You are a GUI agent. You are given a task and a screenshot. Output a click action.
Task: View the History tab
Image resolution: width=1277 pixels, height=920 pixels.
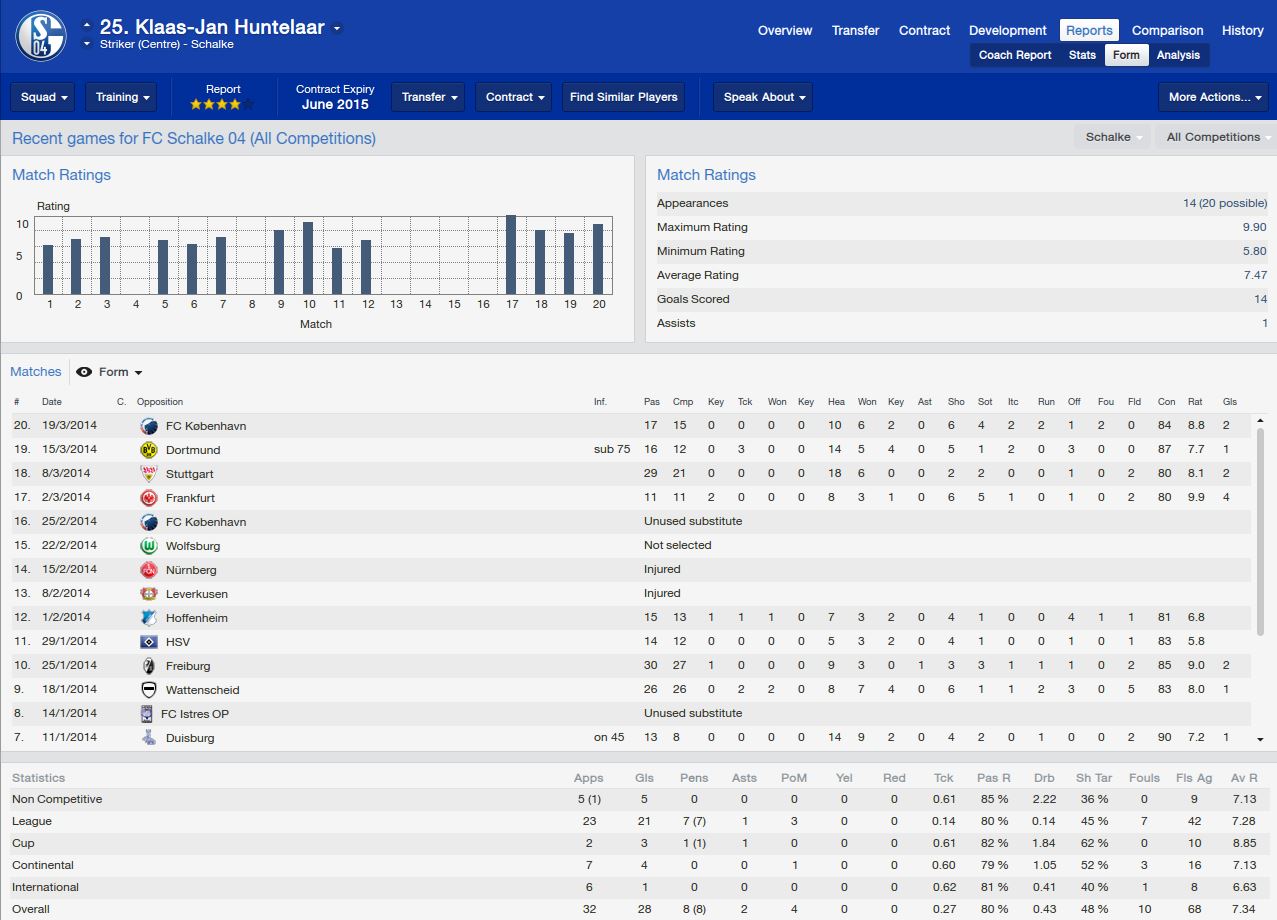pos(1242,30)
